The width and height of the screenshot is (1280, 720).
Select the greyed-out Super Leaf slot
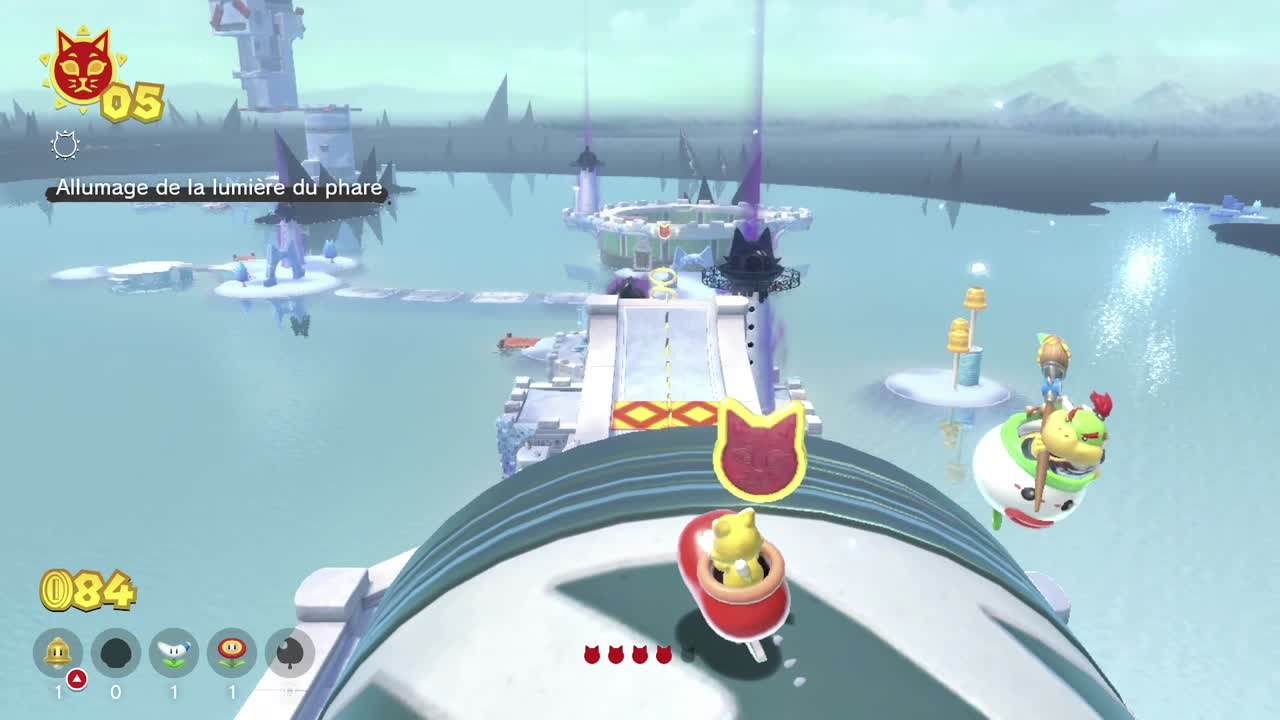click(290, 654)
